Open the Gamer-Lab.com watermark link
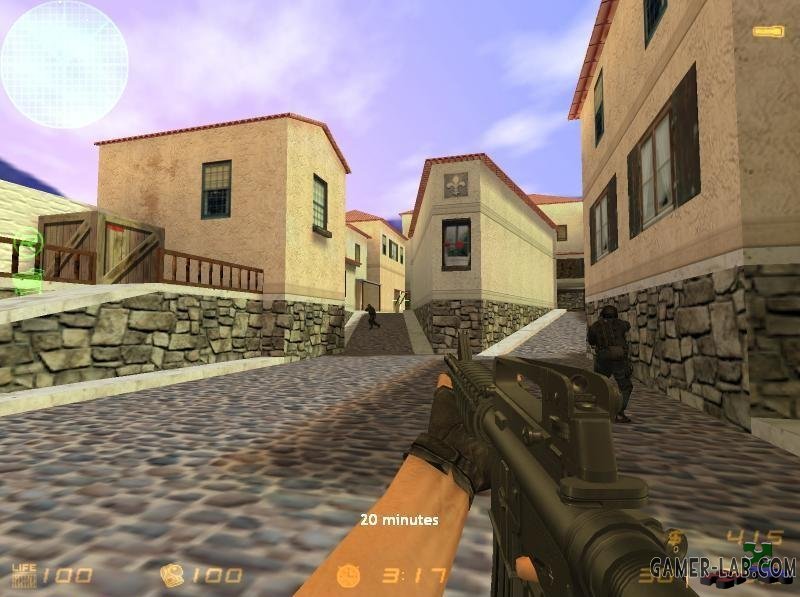 pos(722,568)
